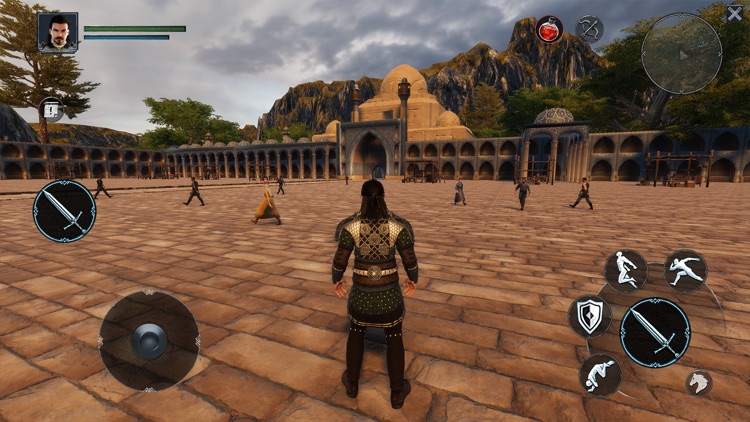The height and width of the screenshot is (422, 750).
Task: Tap the hero portrait avatar
Action: 58,32
